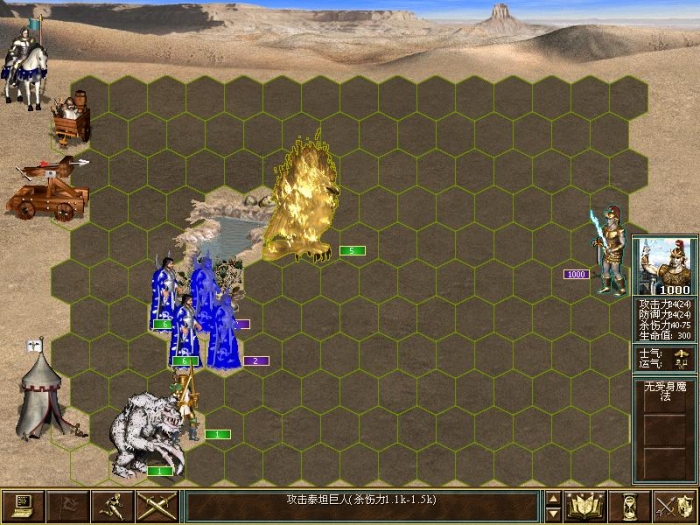Image resolution: width=700 pixels, height=525 pixels.
Task: Make the unit wait using hourglass button
Action: click(x=630, y=506)
